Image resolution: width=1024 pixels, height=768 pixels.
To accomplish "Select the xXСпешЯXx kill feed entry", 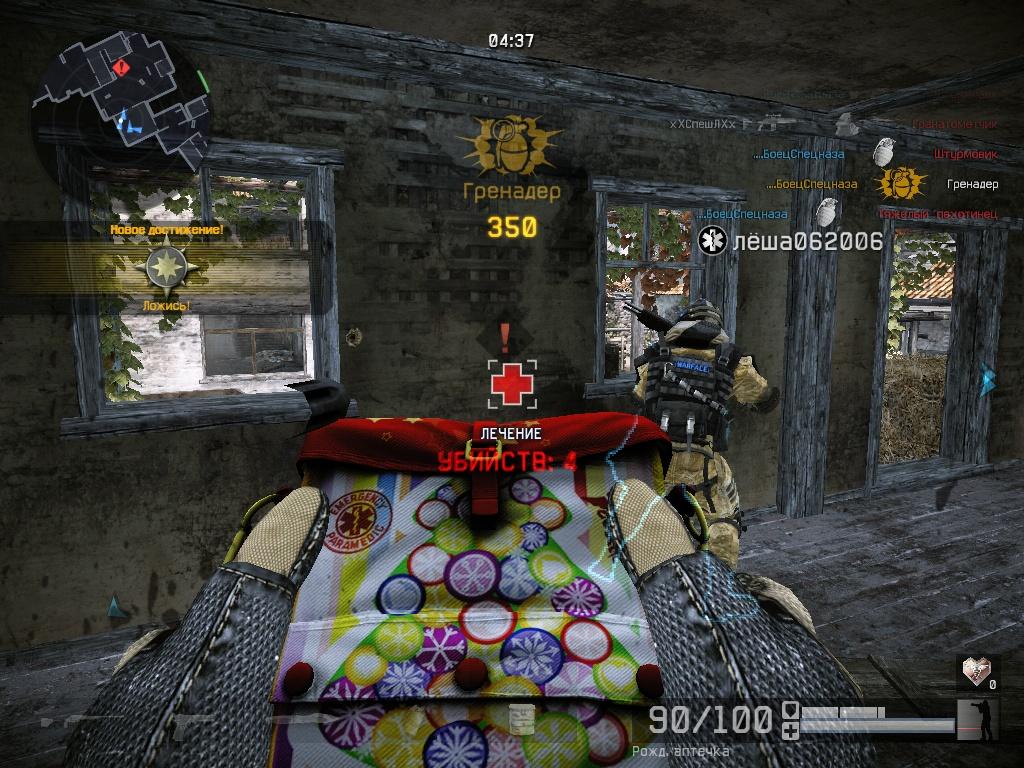I will point(703,124).
